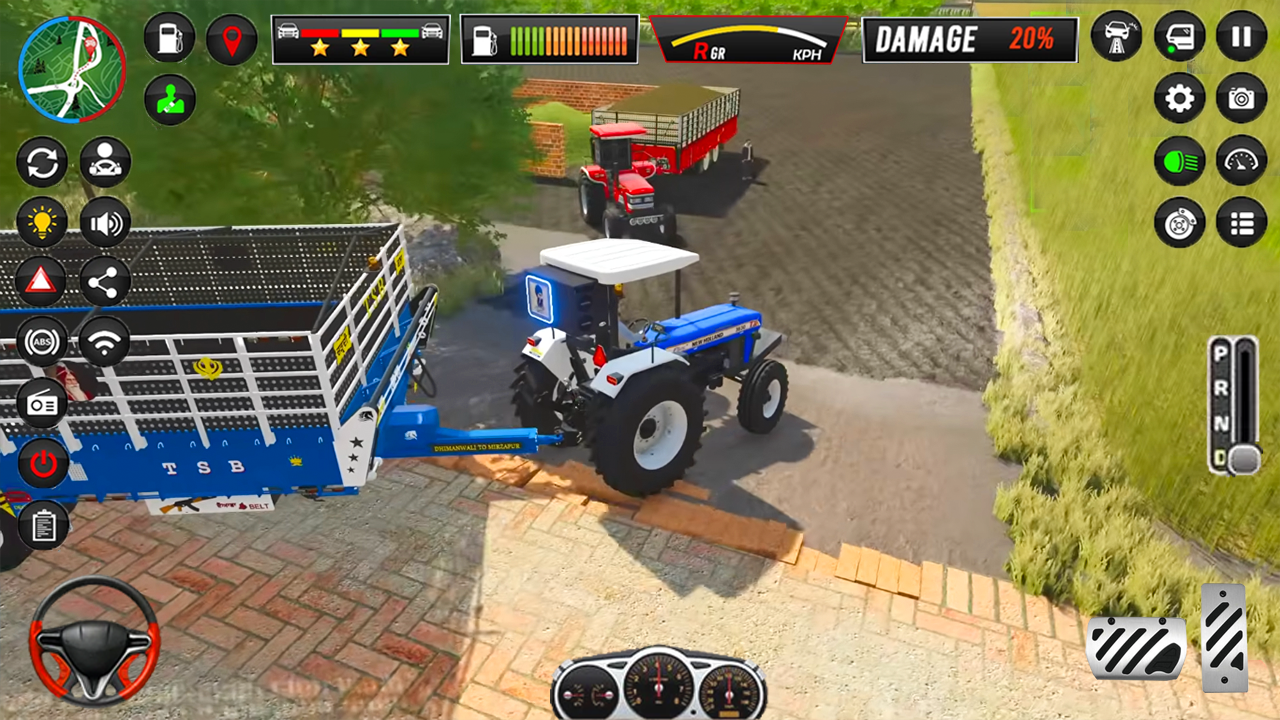Open the task clipboard list
The height and width of the screenshot is (720, 1280).
pyautogui.click(x=42, y=523)
